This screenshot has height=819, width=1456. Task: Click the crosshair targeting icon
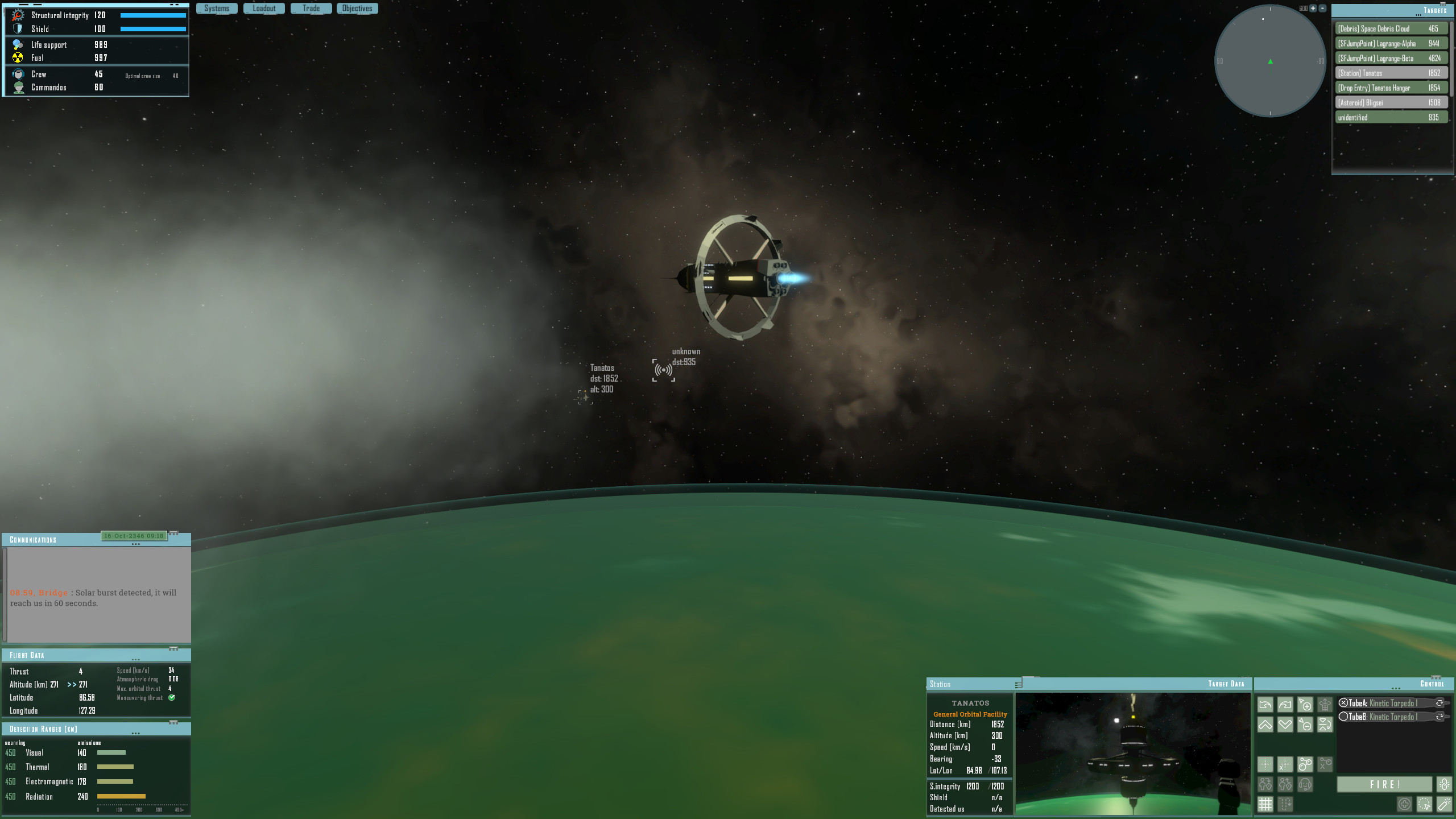(x=1265, y=764)
